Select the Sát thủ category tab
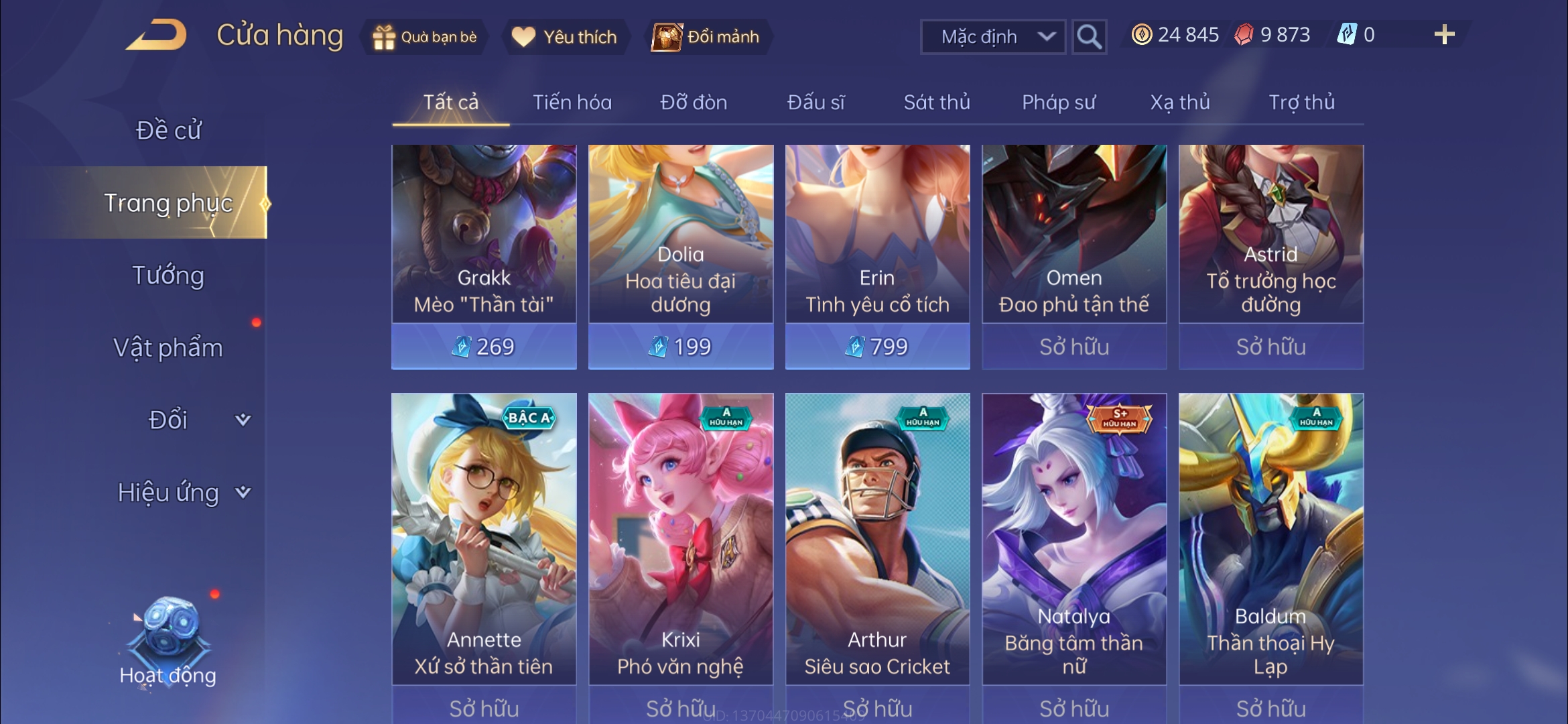The image size is (1568, 724). [936, 103]
